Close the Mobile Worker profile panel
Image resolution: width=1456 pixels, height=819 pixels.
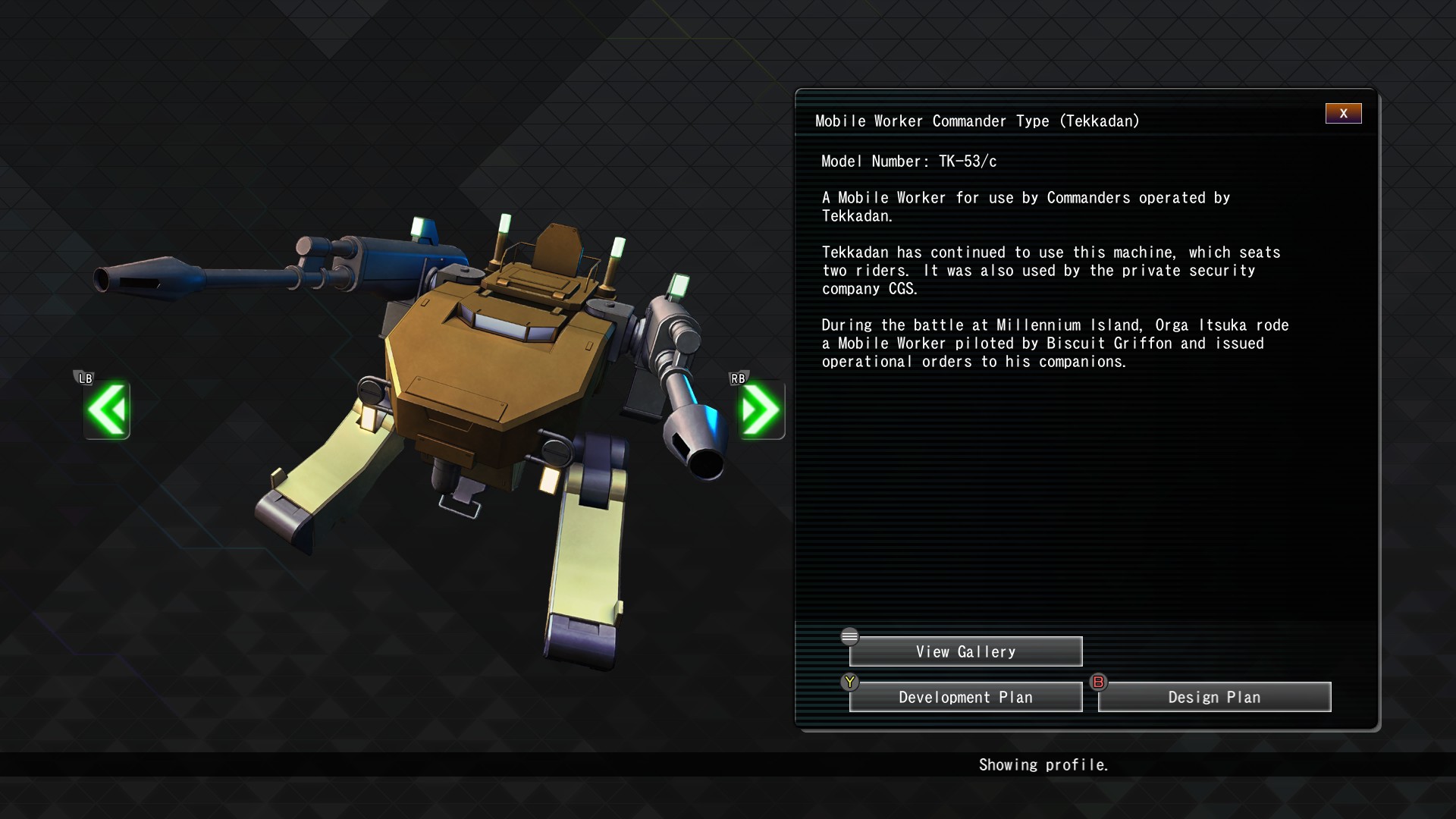pos(1343,114)
